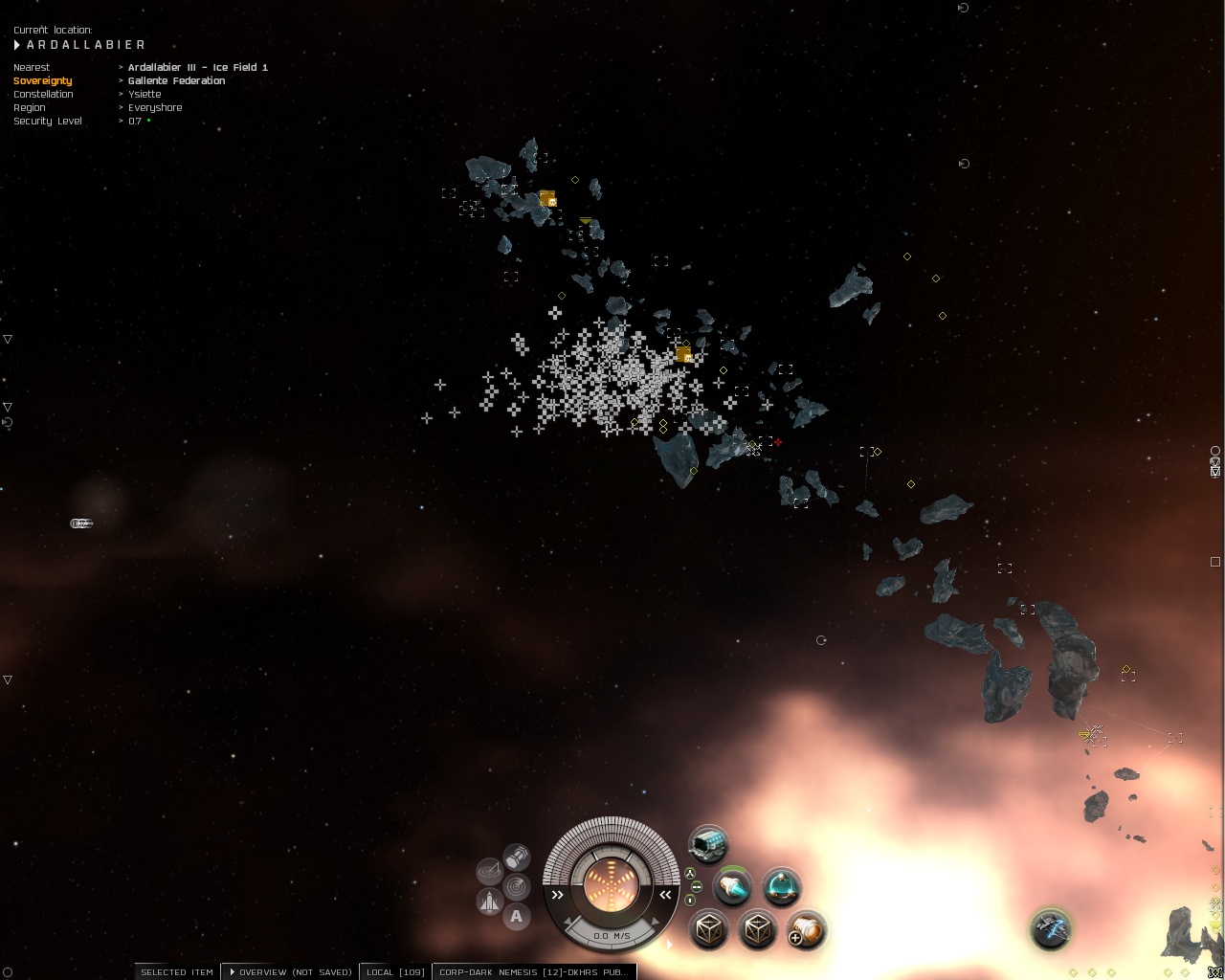Open the Corp-Dark Nemesis chat tab
This screenshot has width=1225, height=980.
(x=533, y=971)
